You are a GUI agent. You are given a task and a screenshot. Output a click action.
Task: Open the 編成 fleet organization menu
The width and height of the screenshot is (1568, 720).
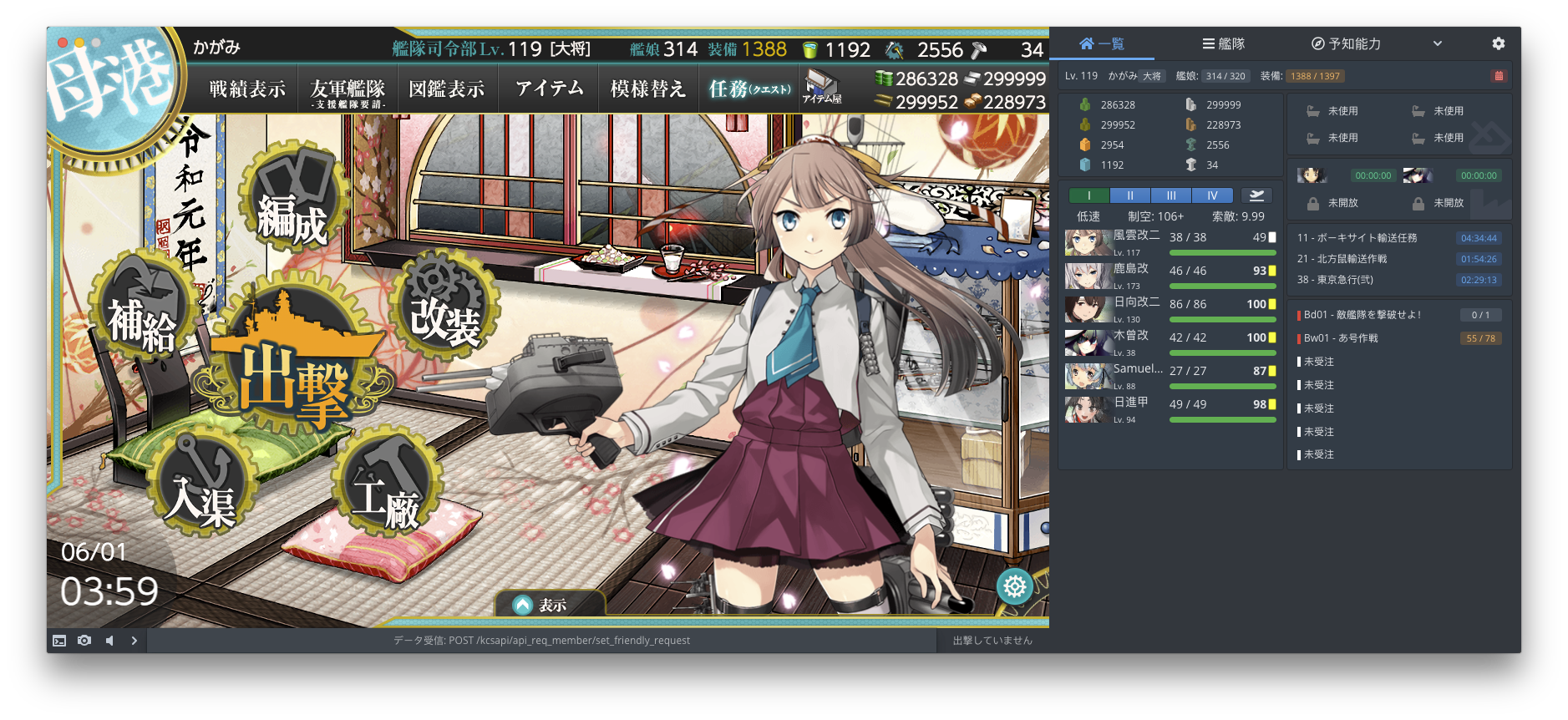[291, 205]
